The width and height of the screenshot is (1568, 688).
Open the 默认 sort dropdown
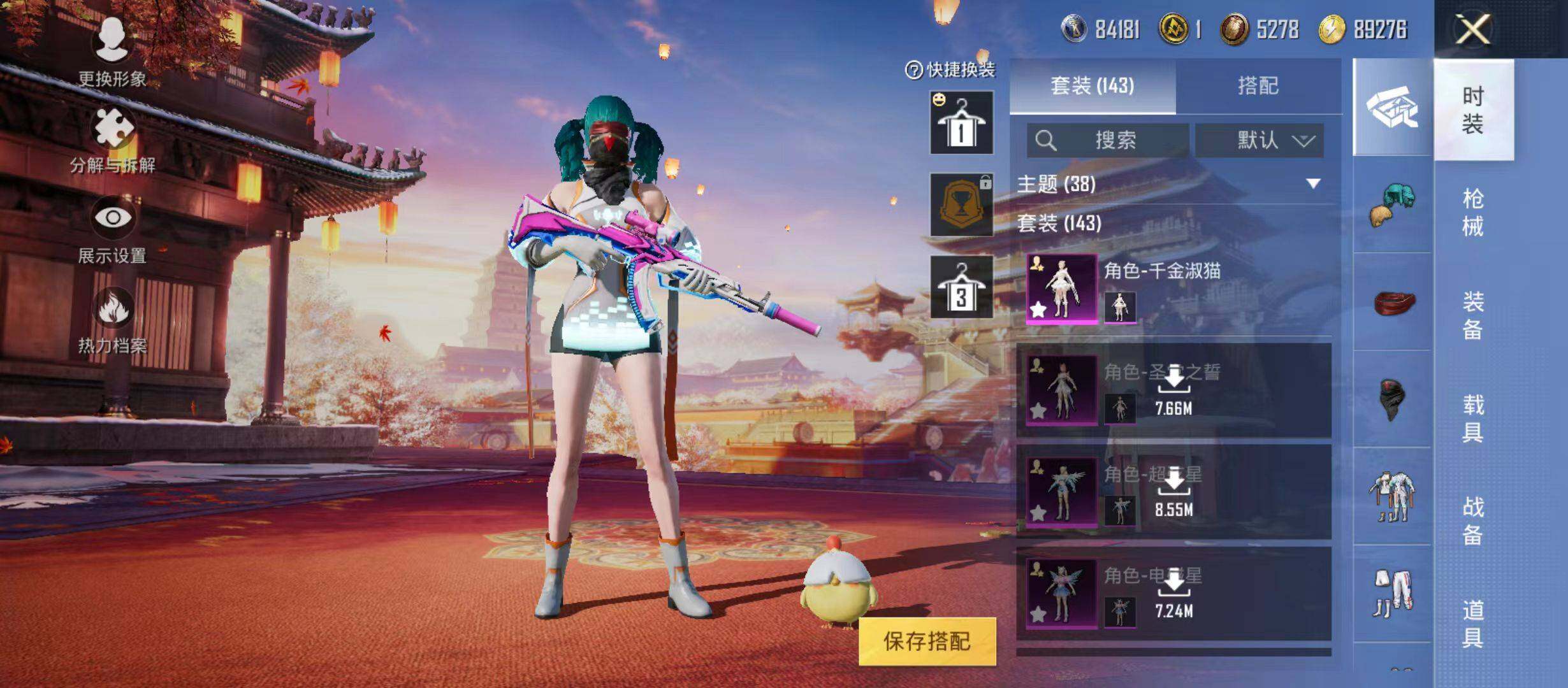tap(1259, 140)
